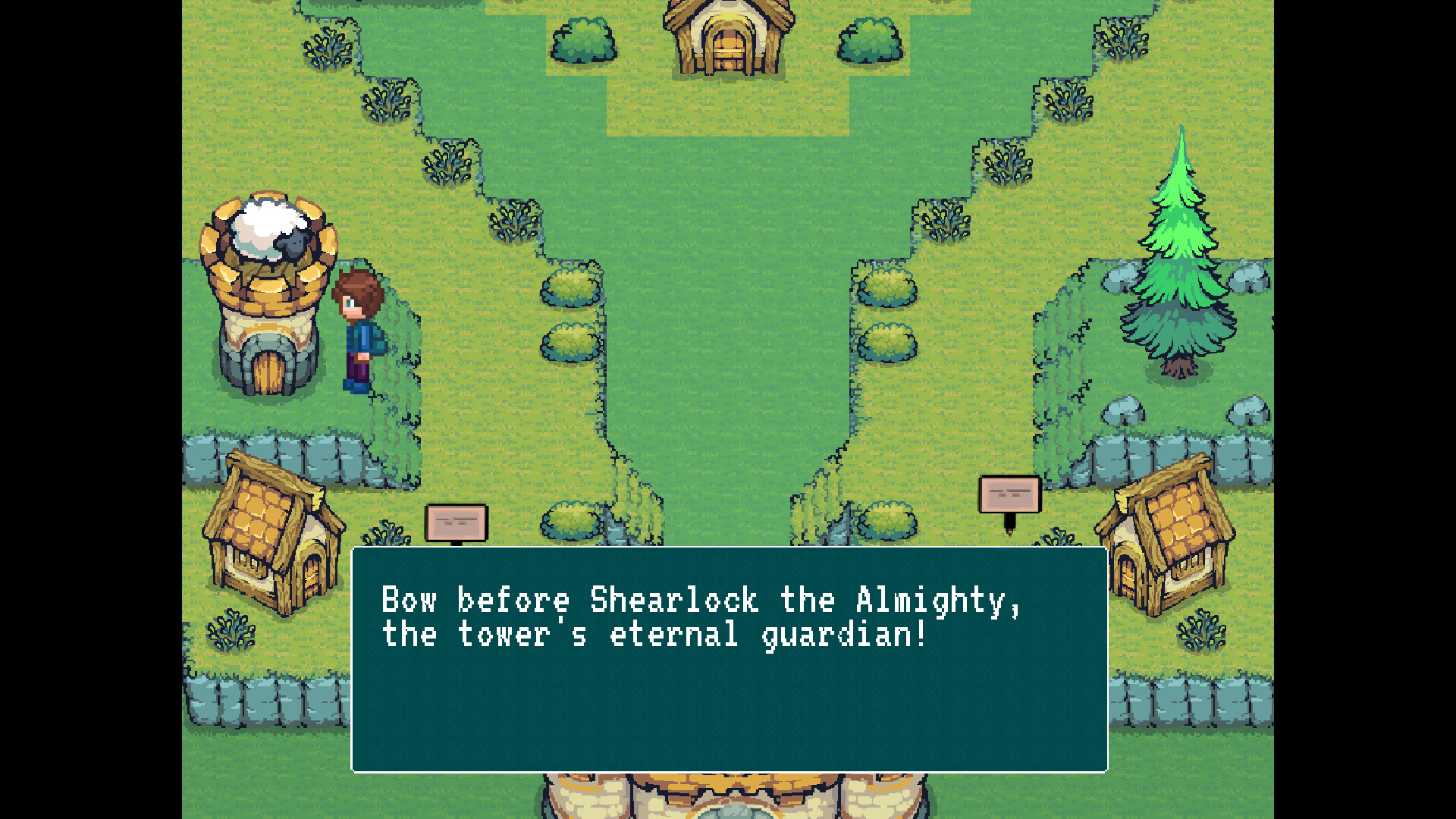The width and height of the screenshot is (1456, 819).
Task: Click the wooden sign on the right side
Action: click(x=1011, y=493)
